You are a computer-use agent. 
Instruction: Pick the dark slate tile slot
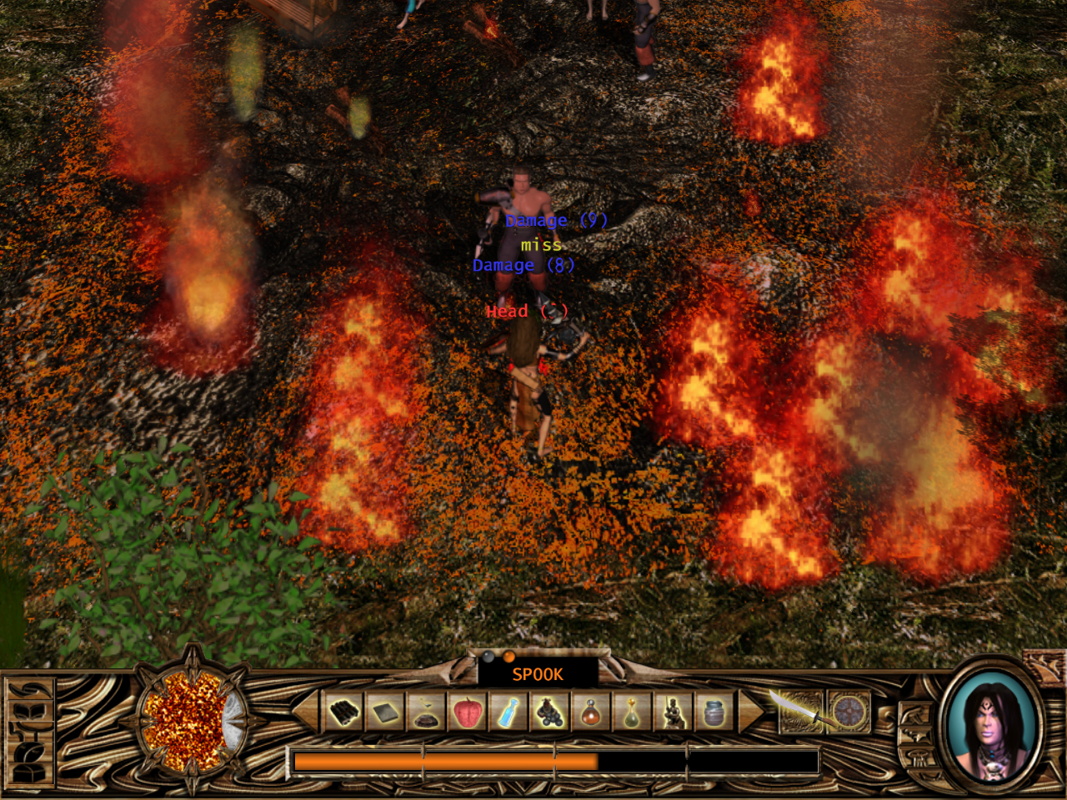click(386, 712)
